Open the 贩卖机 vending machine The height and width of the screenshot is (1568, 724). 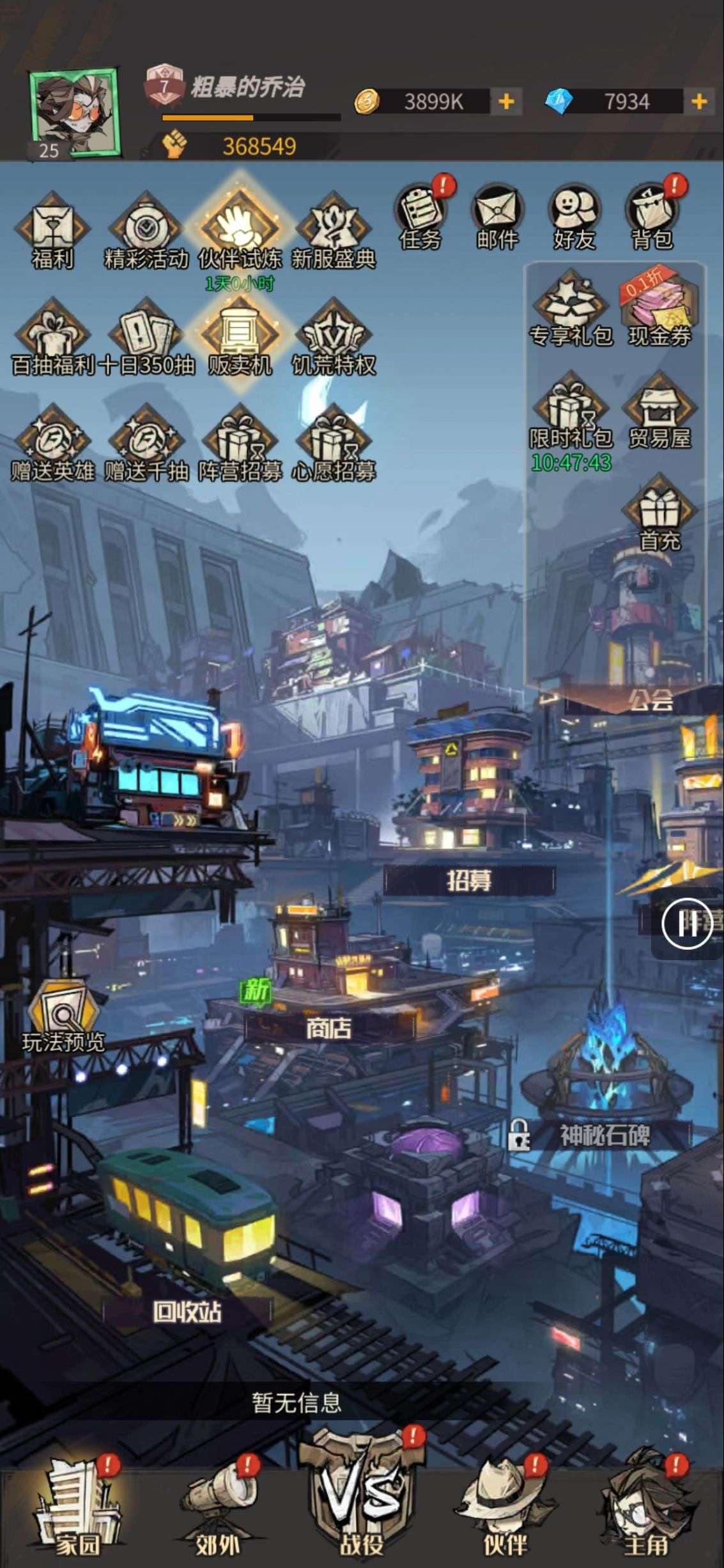[240, 339]
